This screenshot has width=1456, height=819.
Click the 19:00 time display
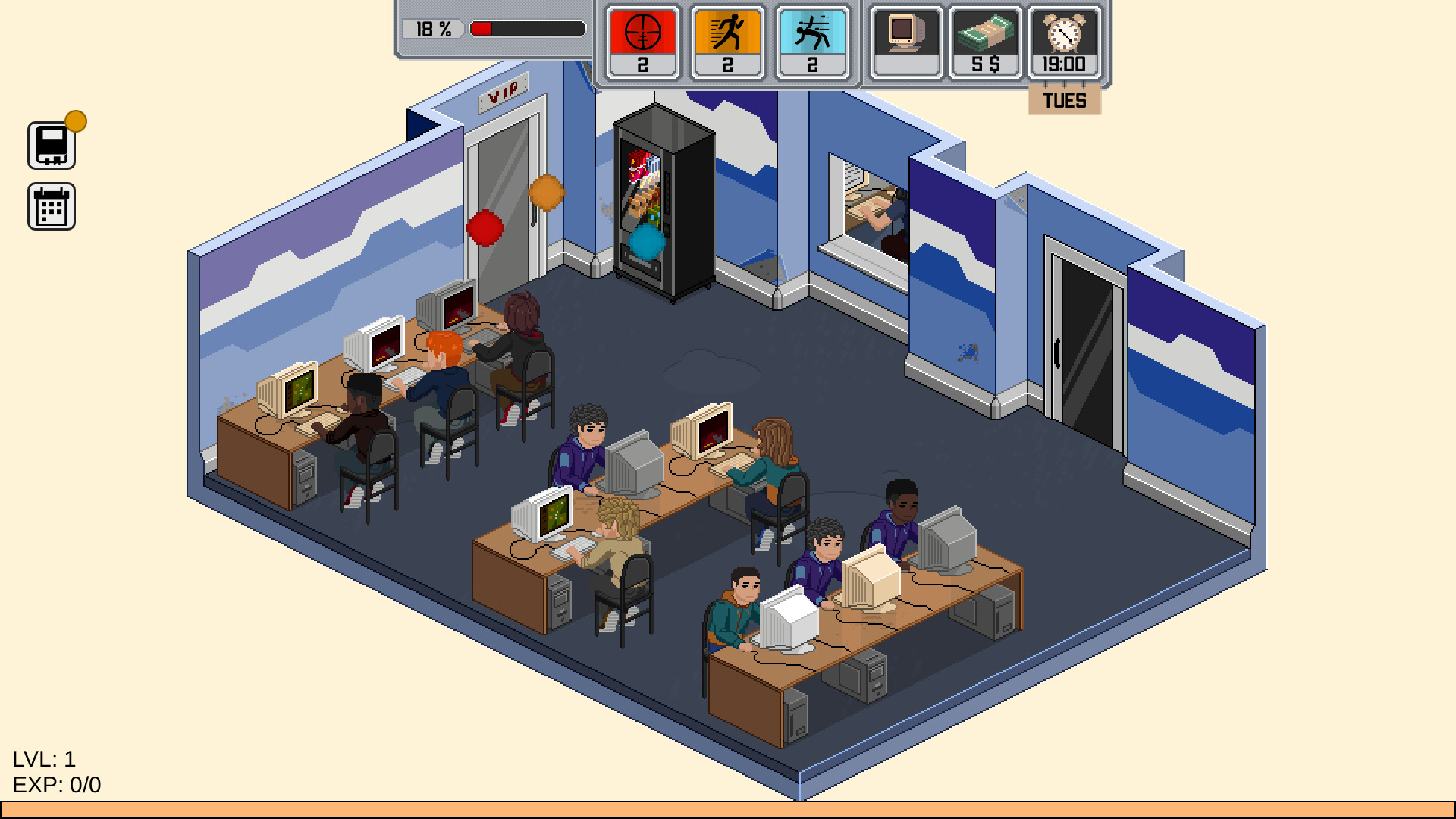[x=1064, y=64]
